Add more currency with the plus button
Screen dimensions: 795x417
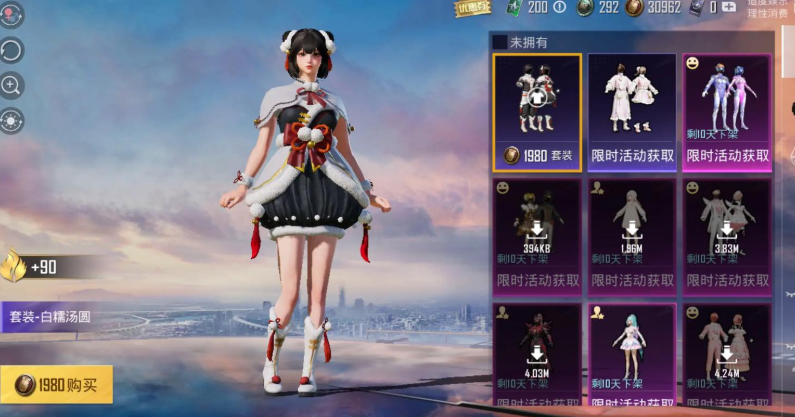(730, 7)
